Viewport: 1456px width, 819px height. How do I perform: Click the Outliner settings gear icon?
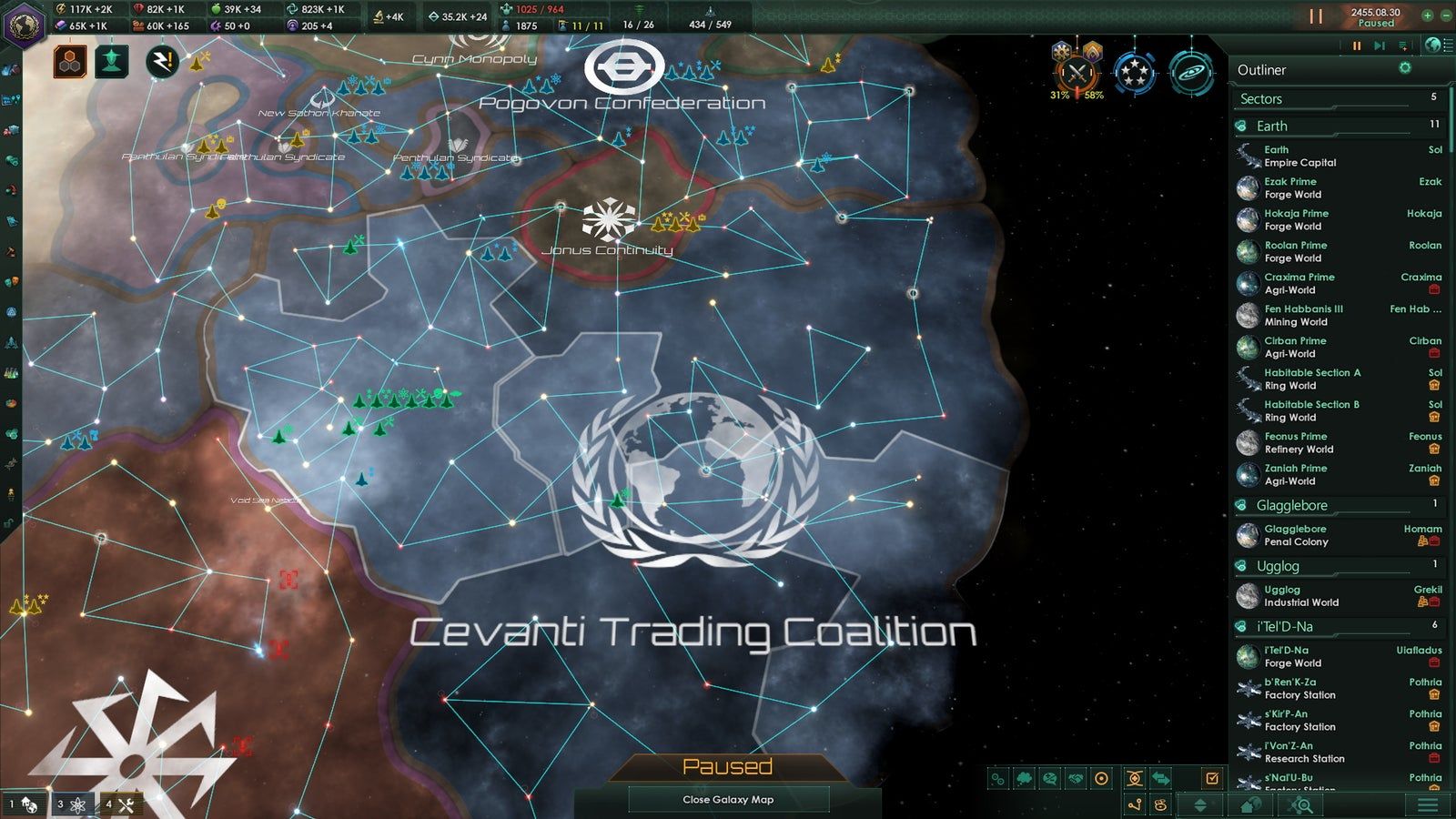coord(1405,67)
